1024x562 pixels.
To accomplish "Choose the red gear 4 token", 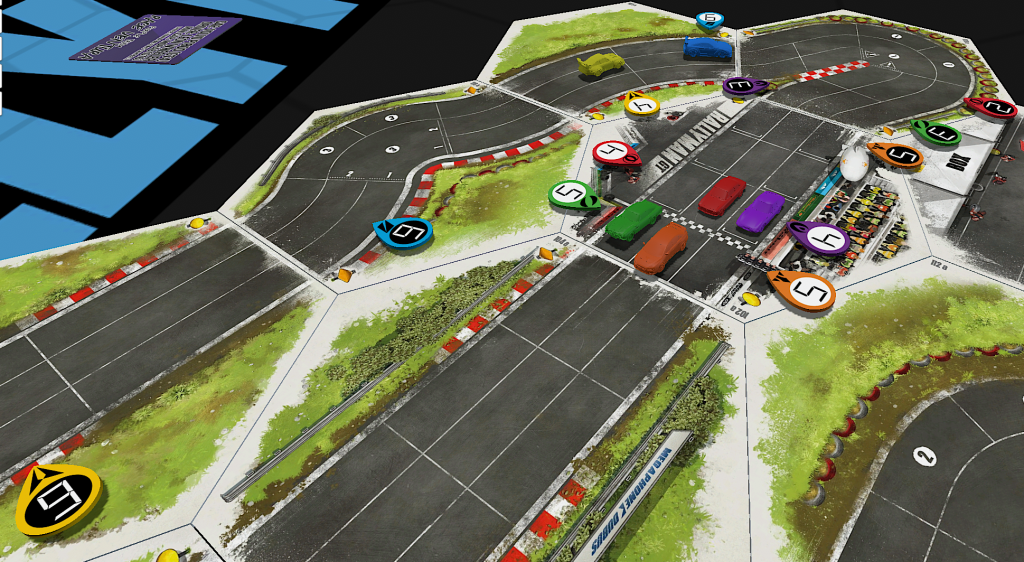I will (616, 153).
